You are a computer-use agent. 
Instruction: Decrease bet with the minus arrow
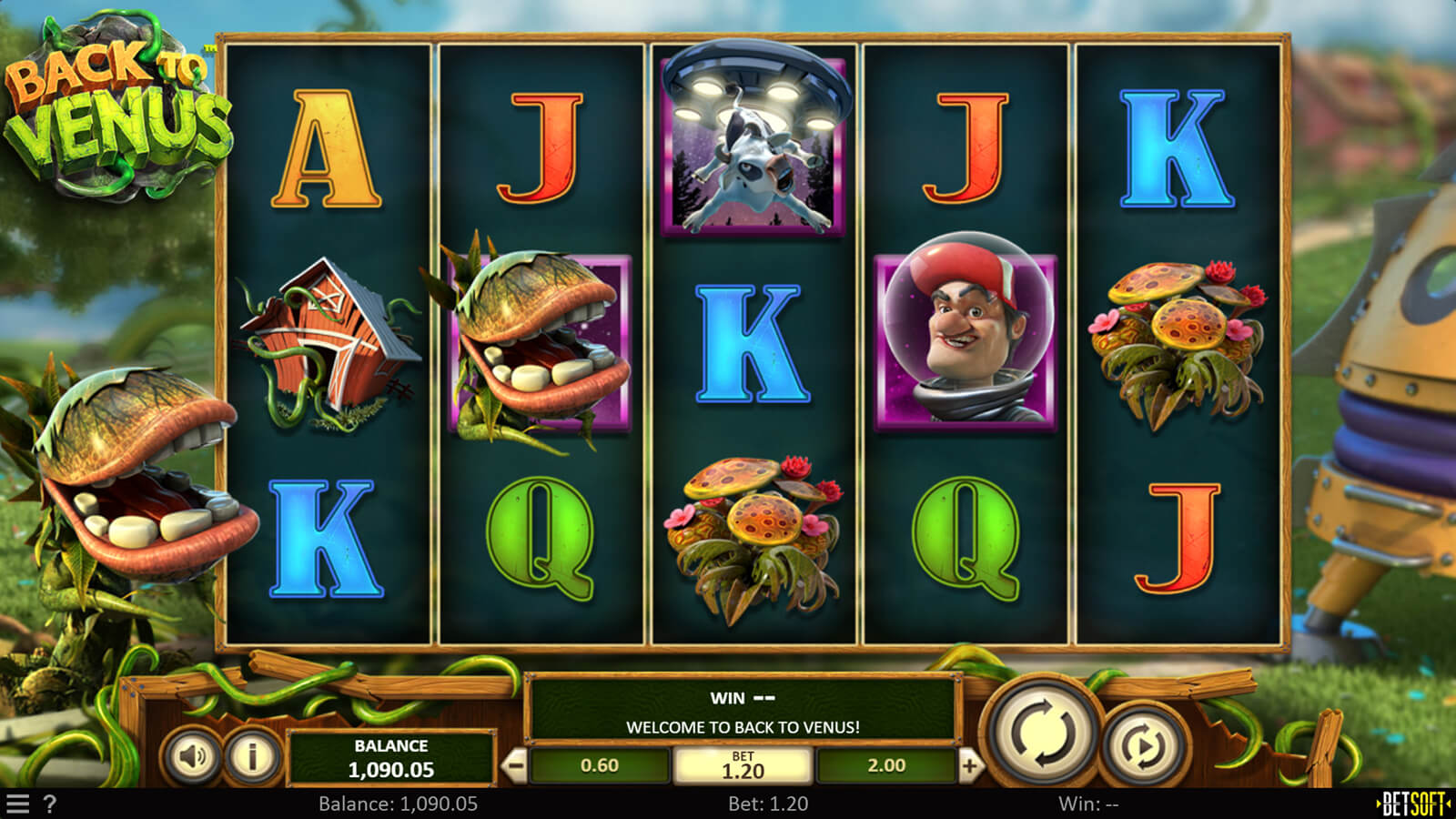(515, 766)
